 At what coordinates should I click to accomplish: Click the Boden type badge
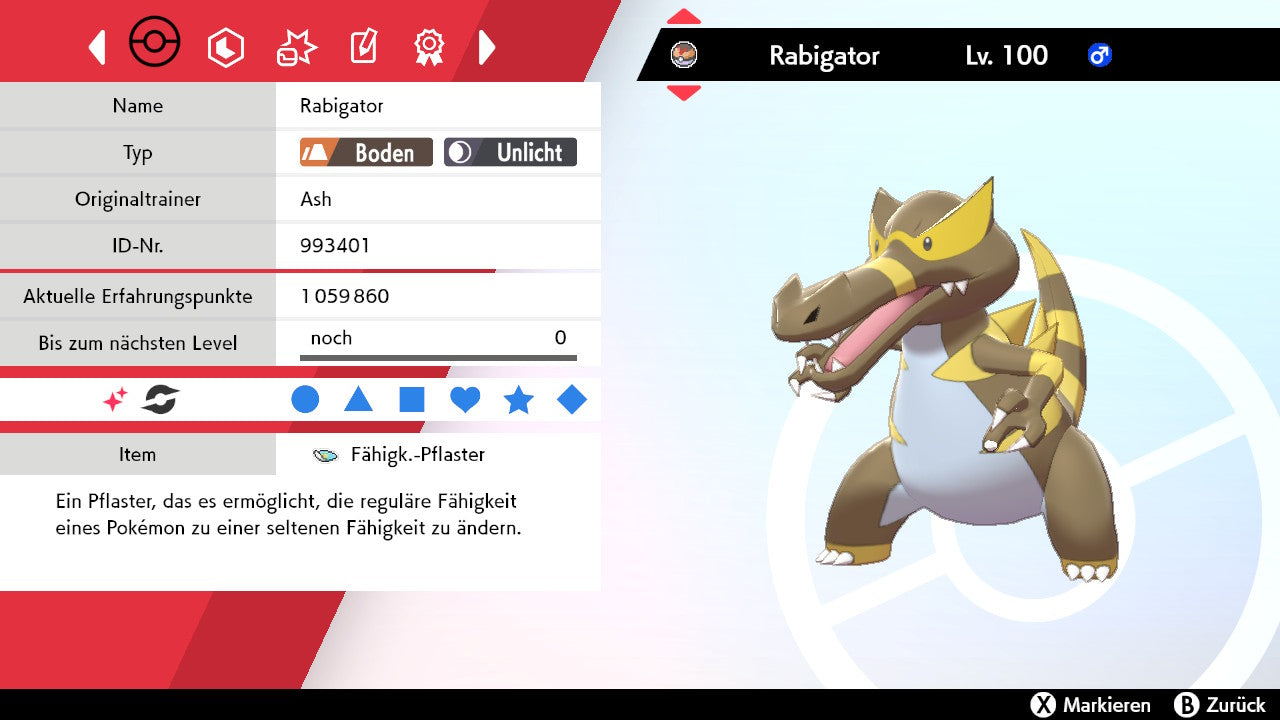coord(366,152)
